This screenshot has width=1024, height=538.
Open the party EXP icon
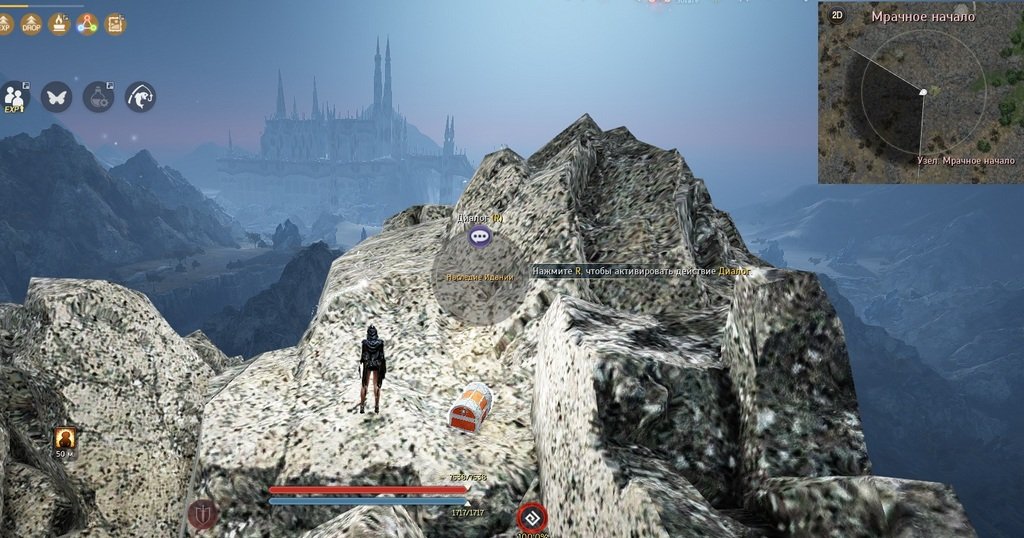(x=15, y=96)
